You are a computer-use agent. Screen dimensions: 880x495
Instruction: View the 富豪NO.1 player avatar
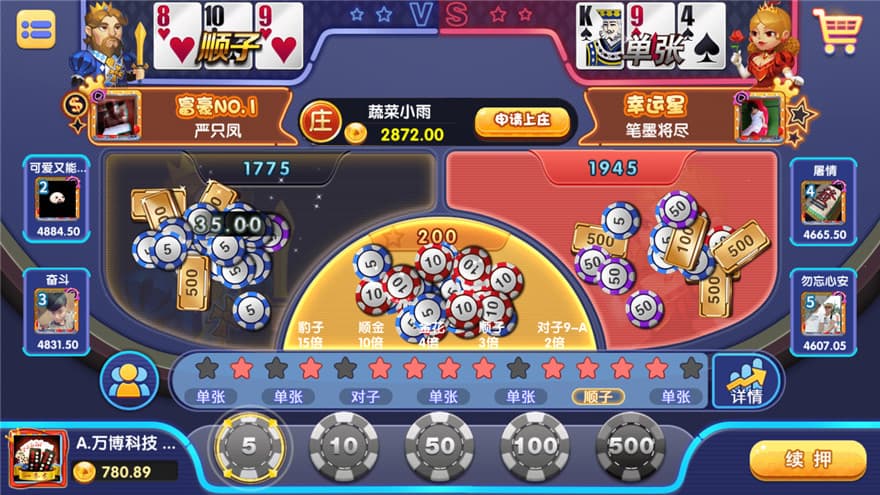pyautogui.click(x=114, y=117)
